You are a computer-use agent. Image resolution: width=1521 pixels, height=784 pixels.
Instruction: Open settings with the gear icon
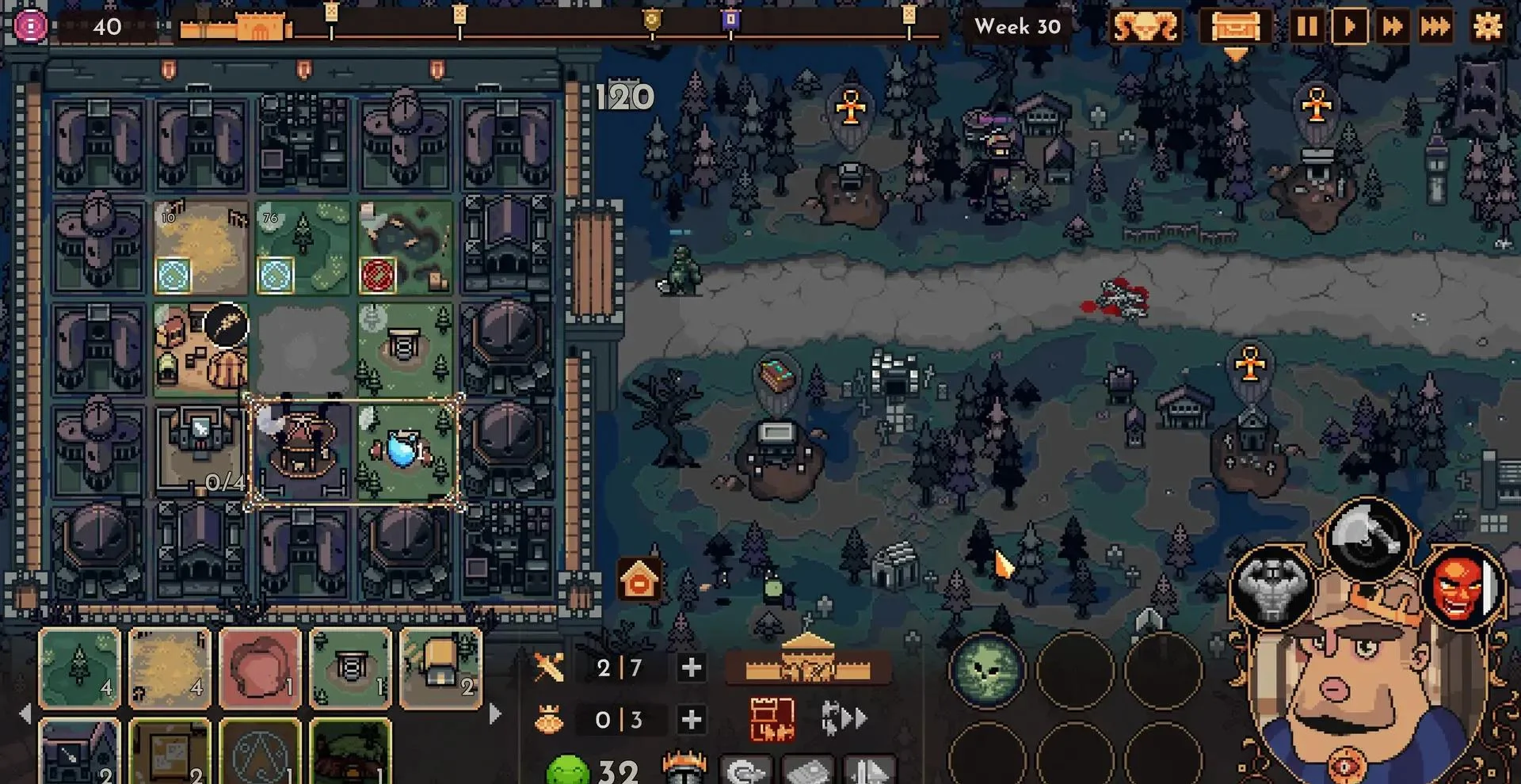click(x=1487, y=27)
